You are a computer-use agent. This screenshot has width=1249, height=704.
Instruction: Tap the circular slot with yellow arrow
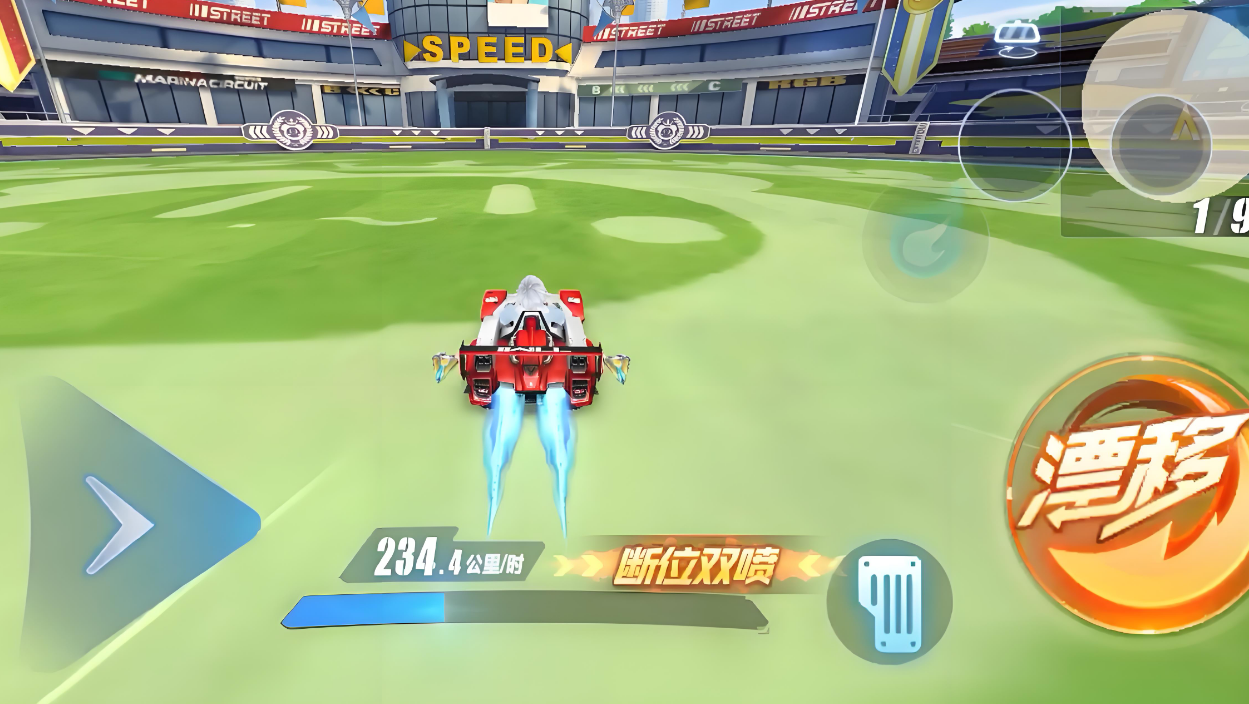click(1162, 143)
